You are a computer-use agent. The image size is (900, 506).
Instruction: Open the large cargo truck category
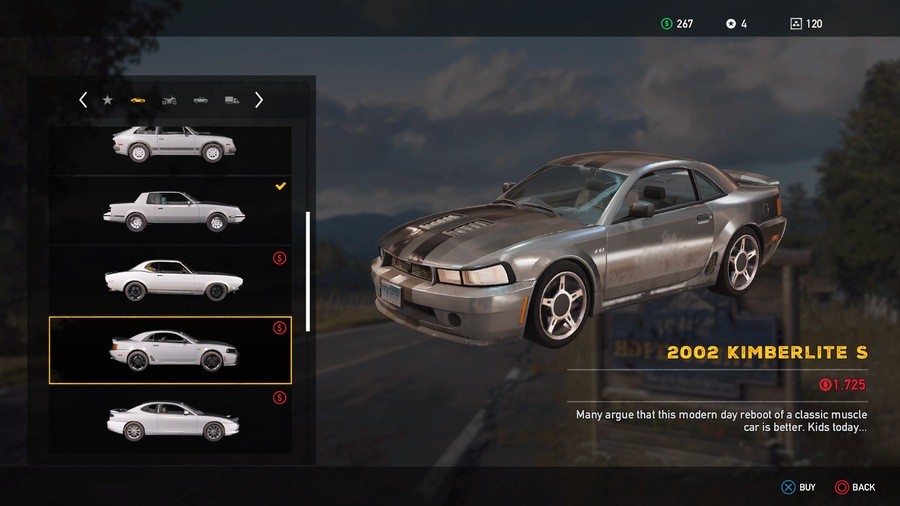coord(232,100)
